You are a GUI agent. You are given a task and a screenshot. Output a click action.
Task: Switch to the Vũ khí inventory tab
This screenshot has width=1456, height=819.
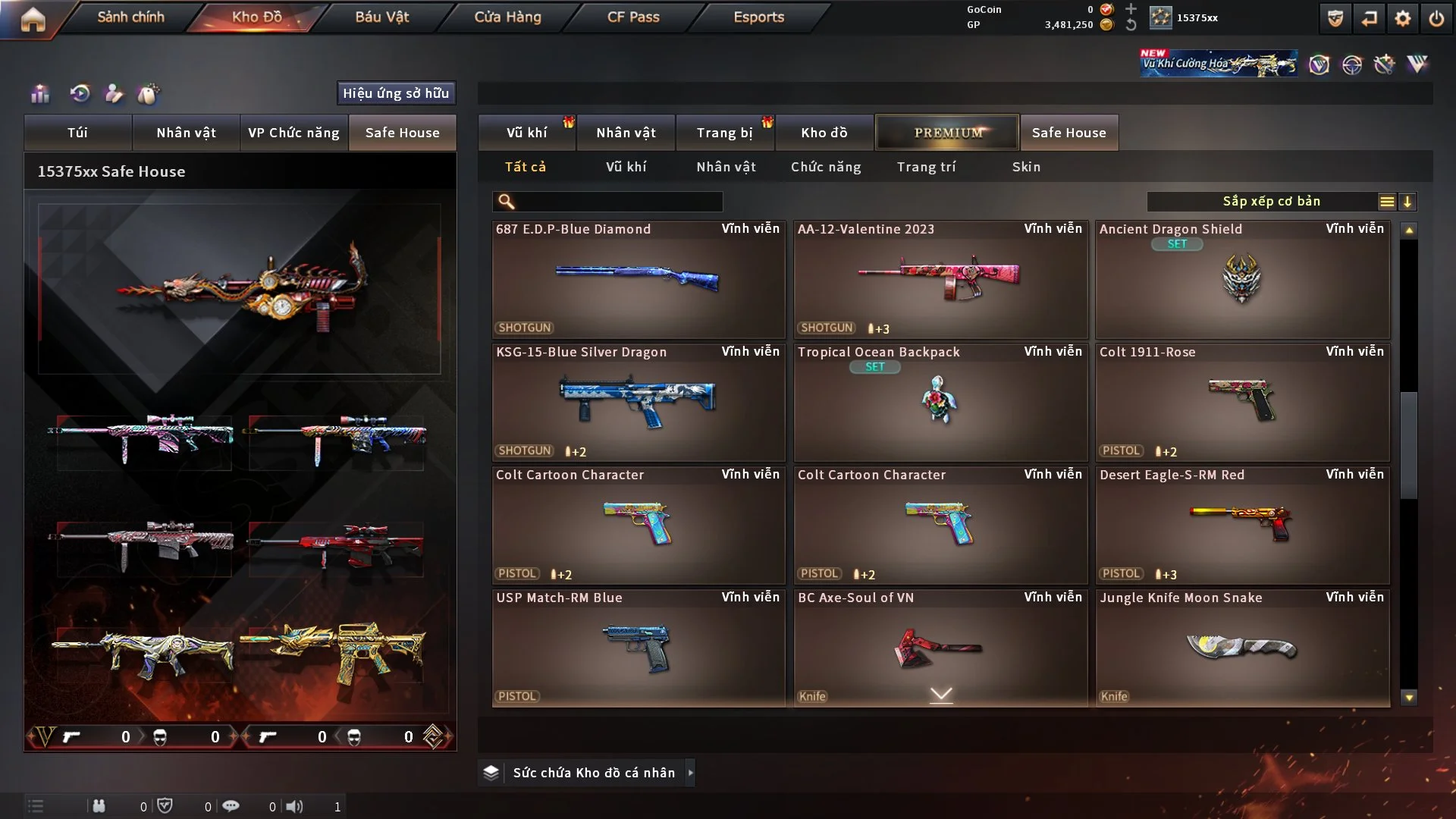coord(526,133)
